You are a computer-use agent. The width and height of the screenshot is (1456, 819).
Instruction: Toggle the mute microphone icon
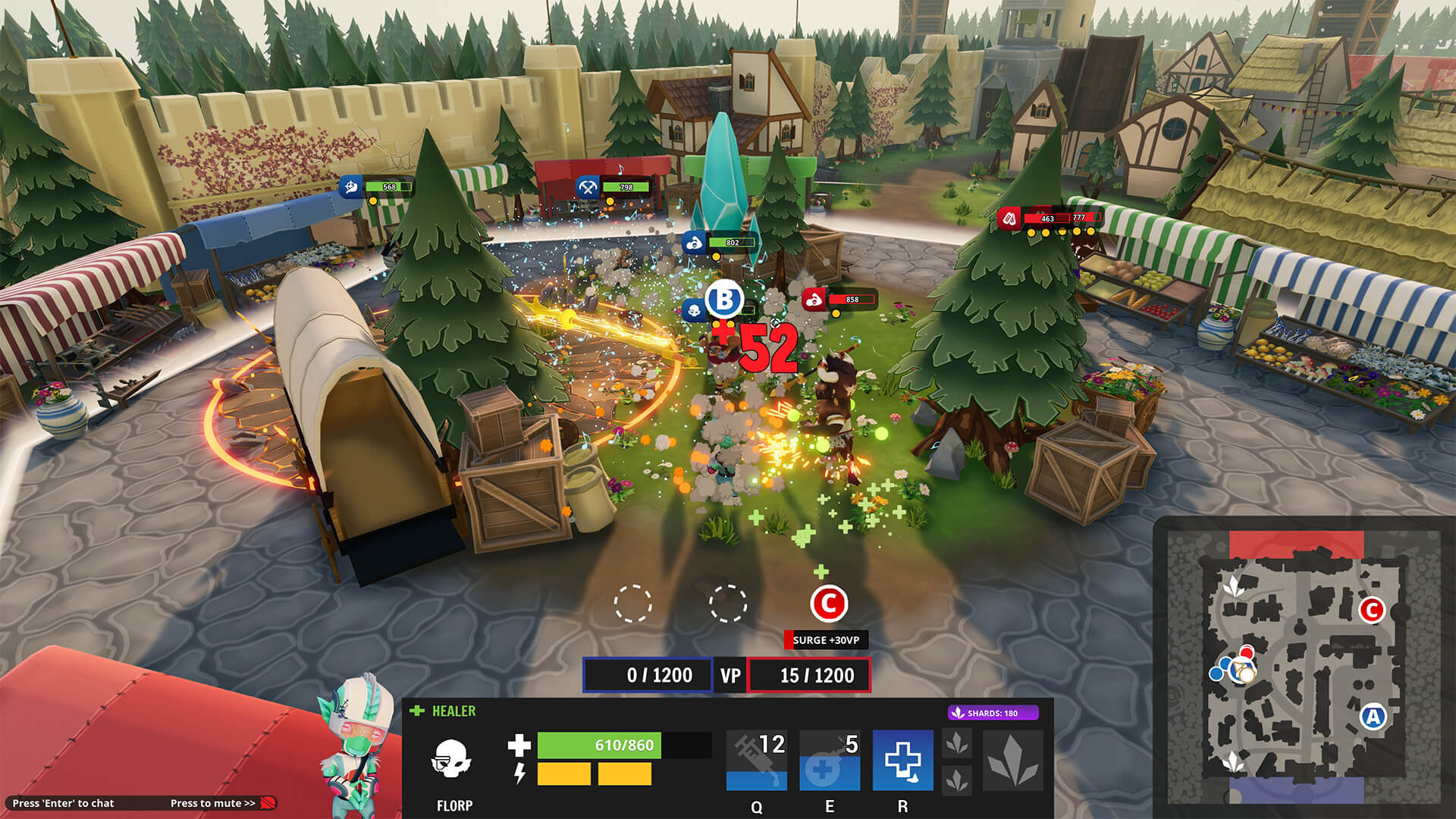point(268,803)
